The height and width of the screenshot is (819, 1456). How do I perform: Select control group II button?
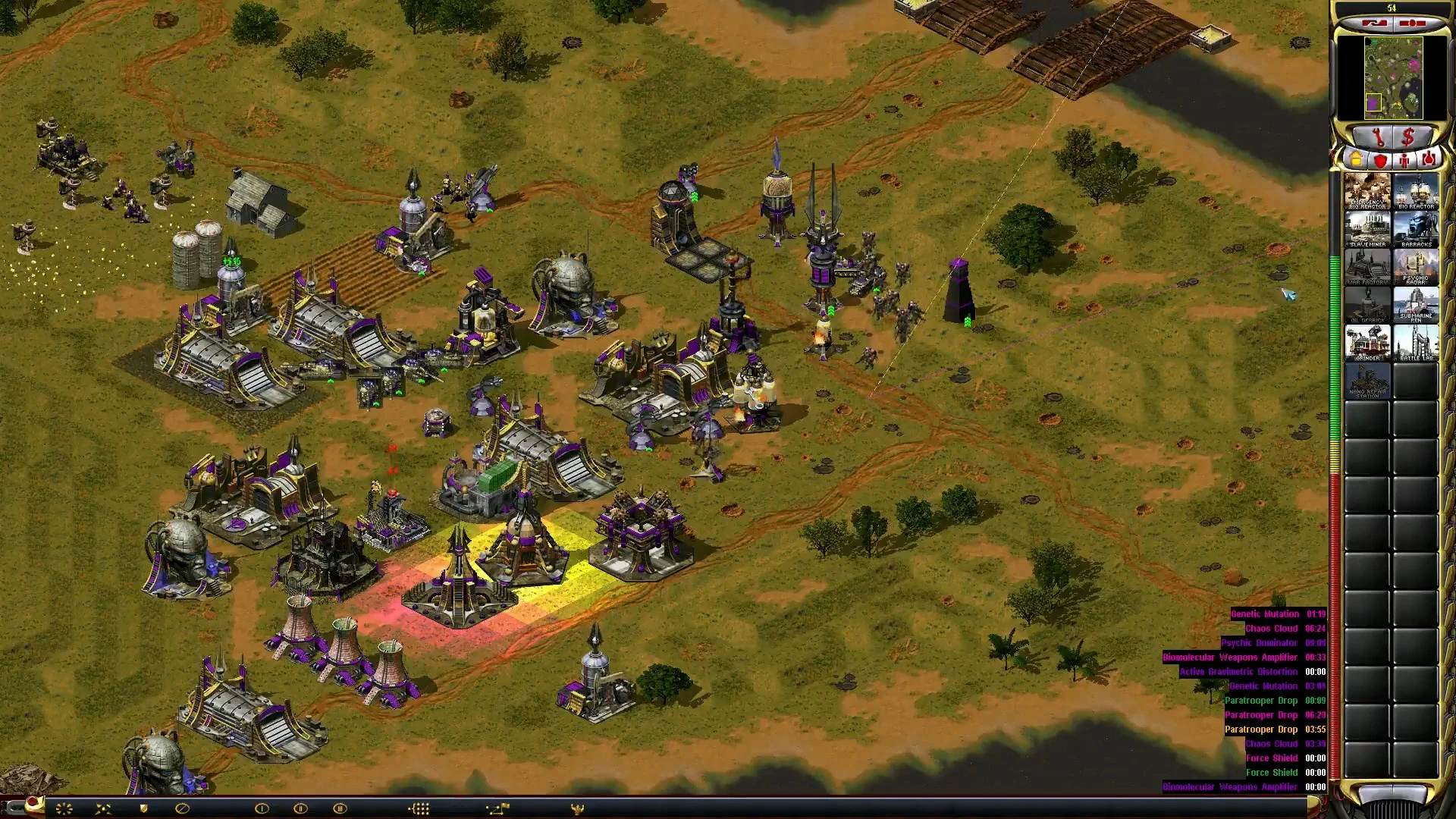coord(300,808)
